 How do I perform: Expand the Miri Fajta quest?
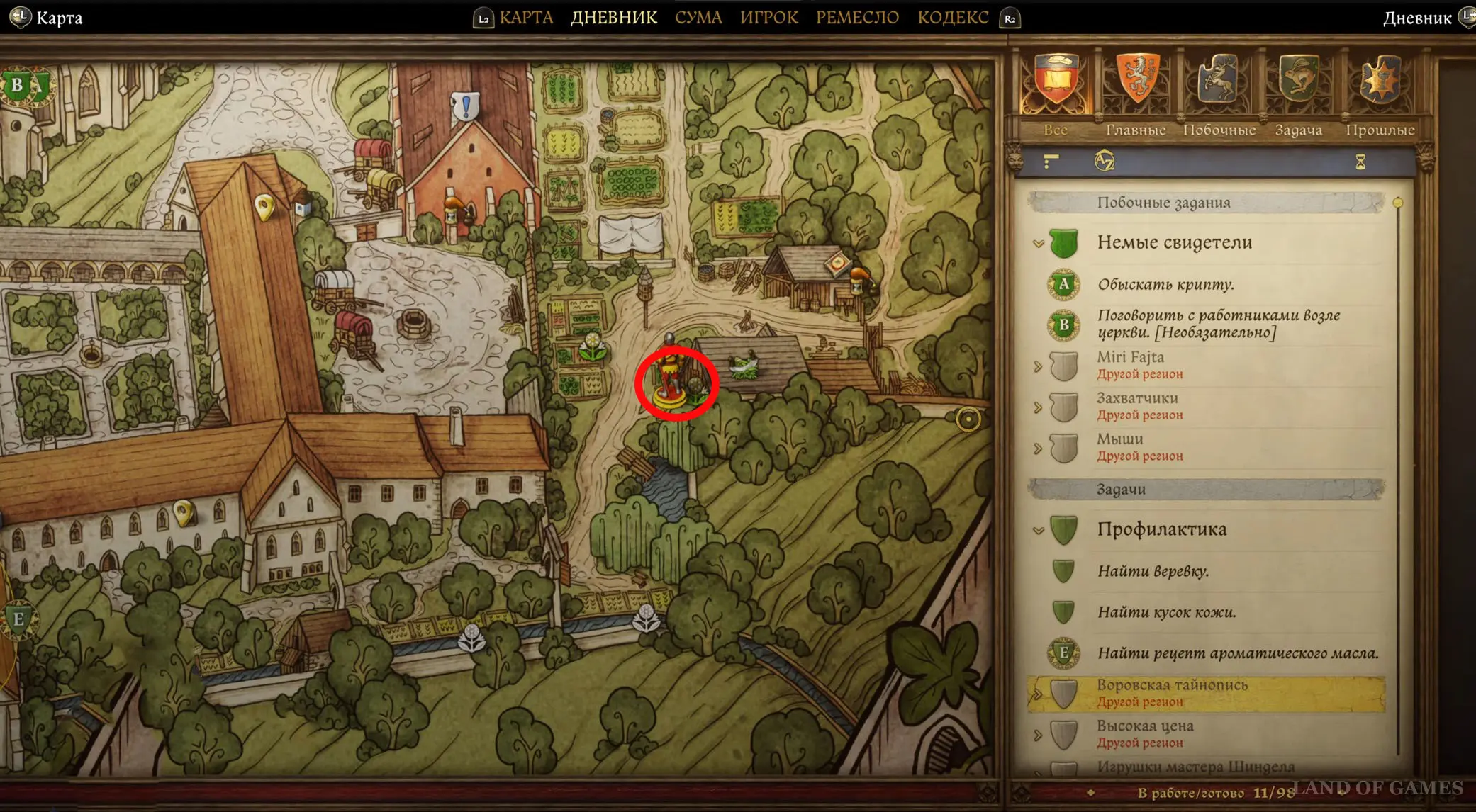click(1130, 364)
